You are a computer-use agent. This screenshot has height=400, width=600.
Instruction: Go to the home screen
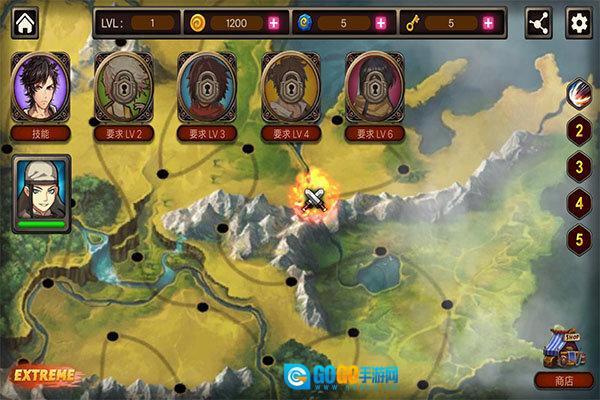click(24, 22)
